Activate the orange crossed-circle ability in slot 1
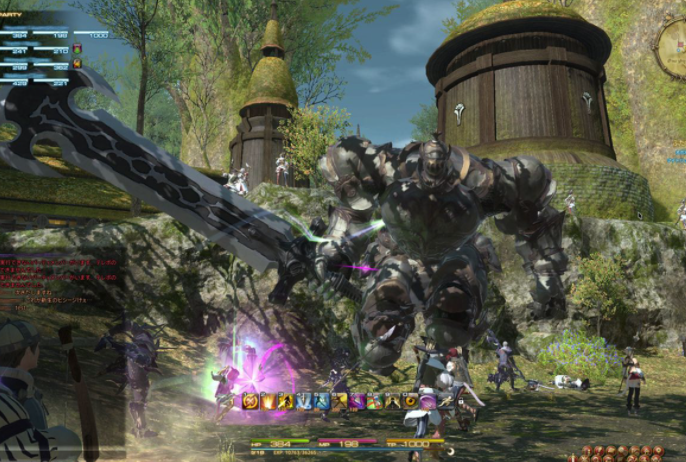 [250, 401]
